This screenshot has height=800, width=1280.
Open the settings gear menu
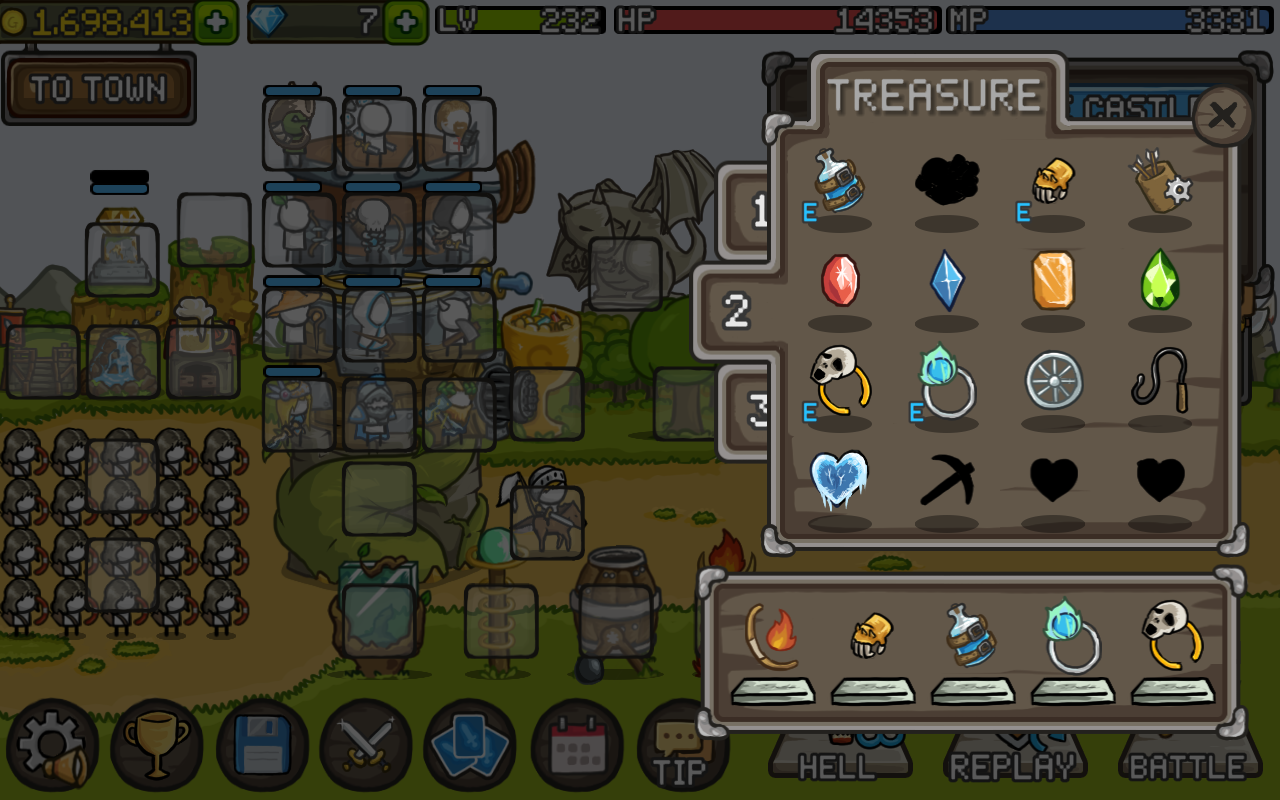tap(52, 746)
